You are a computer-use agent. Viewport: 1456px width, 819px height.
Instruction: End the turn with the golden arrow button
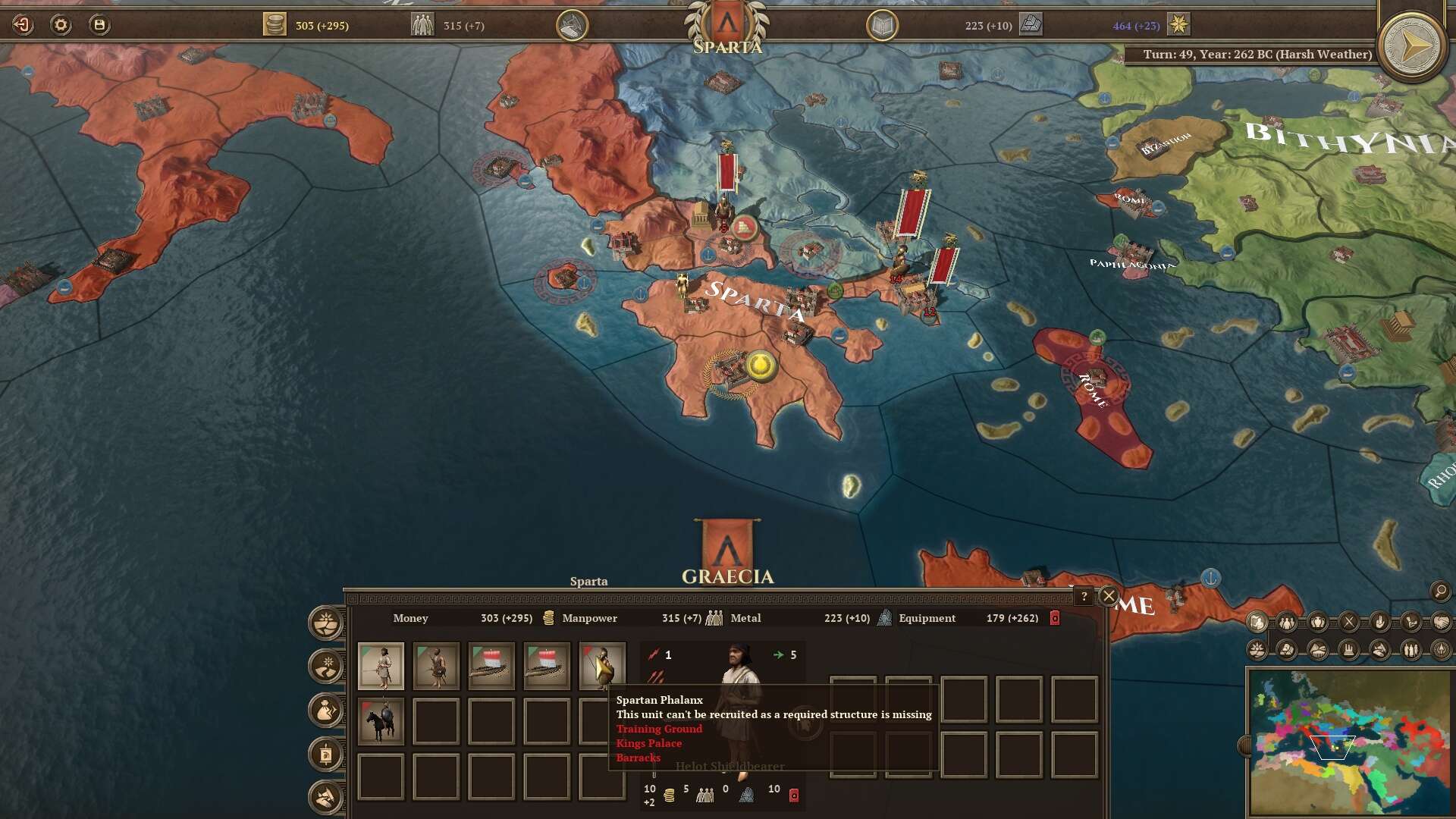click(x=1410, y=47)
